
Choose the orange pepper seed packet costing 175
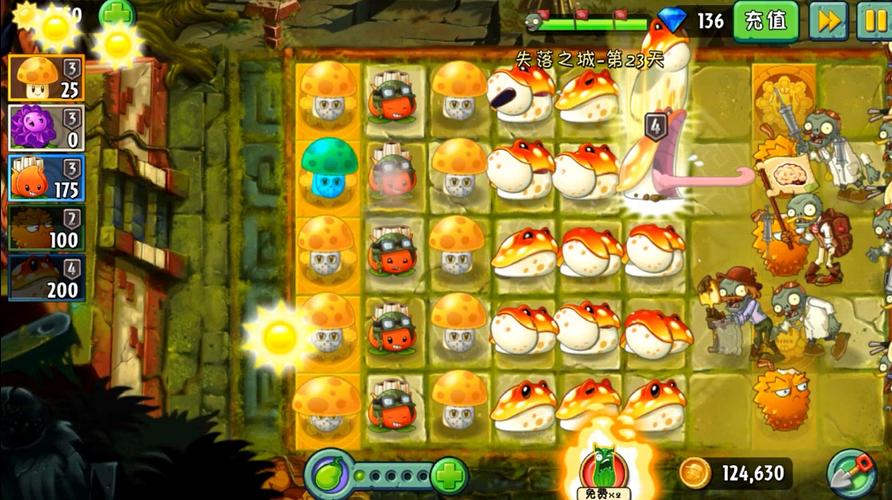(45, 178)
